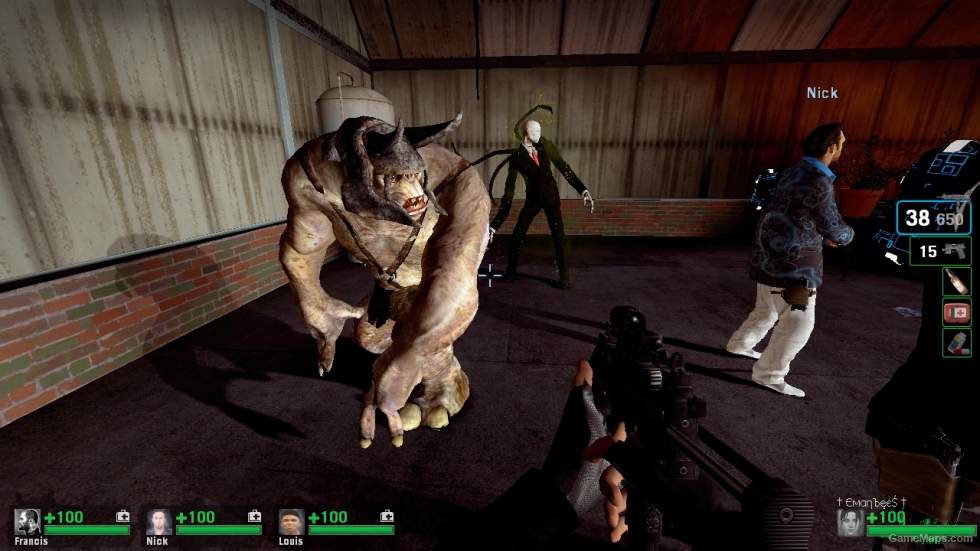Click Francis's teammate portrait
The image size is (980, 551).
27,522
